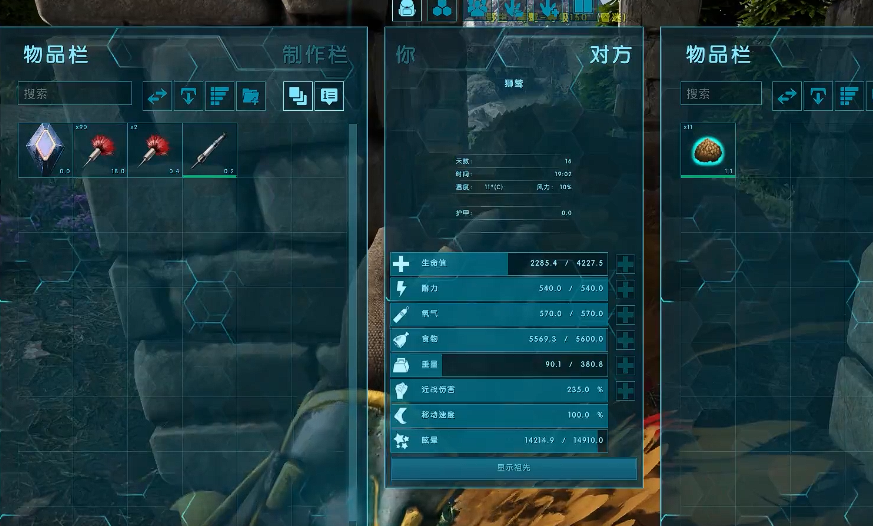Open the sort options in left inventory

coord(219,96)
